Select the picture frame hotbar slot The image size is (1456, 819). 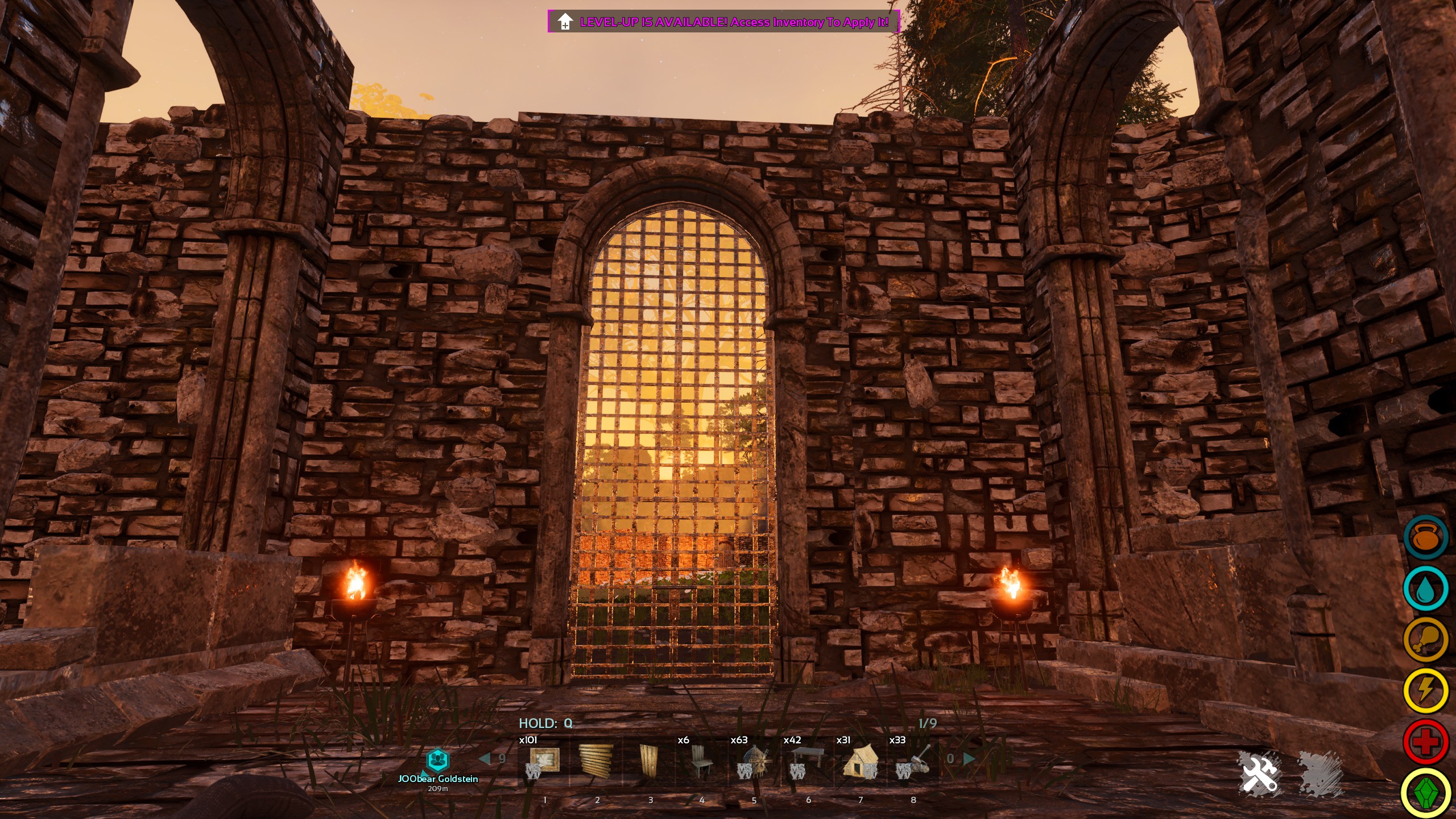(544, 761)
